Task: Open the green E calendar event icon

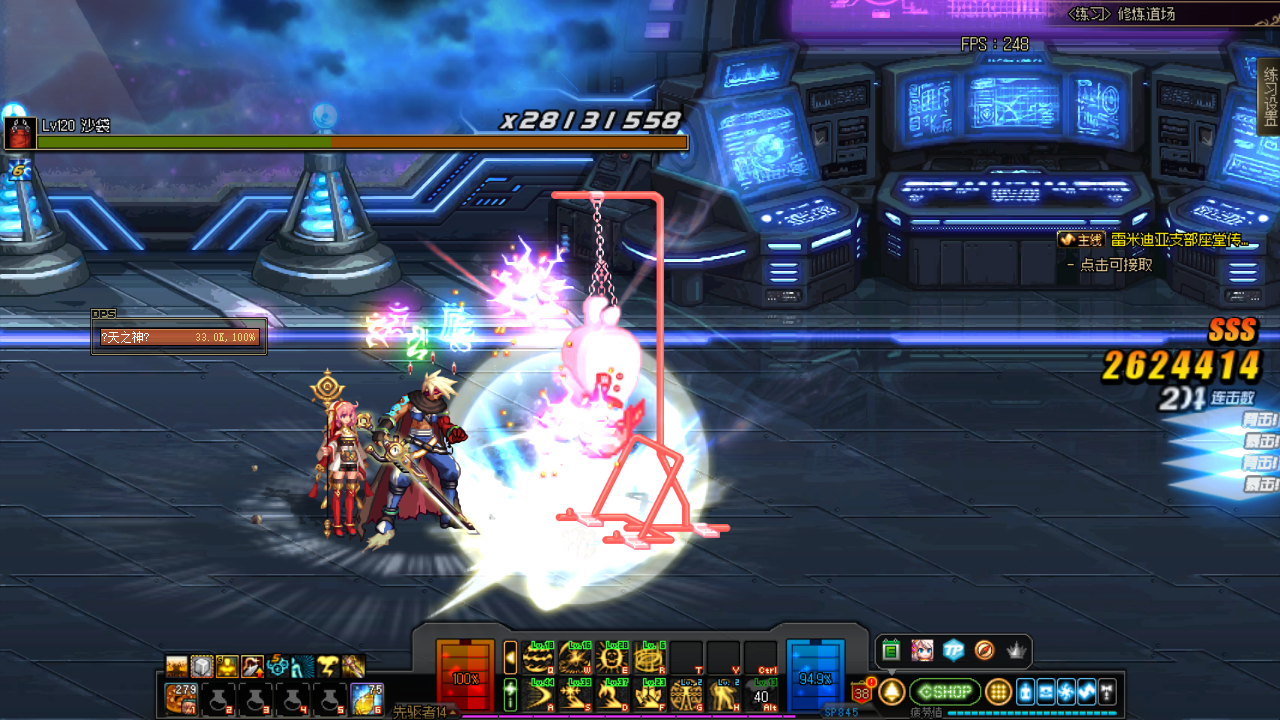Action: [x=891, y=651]
